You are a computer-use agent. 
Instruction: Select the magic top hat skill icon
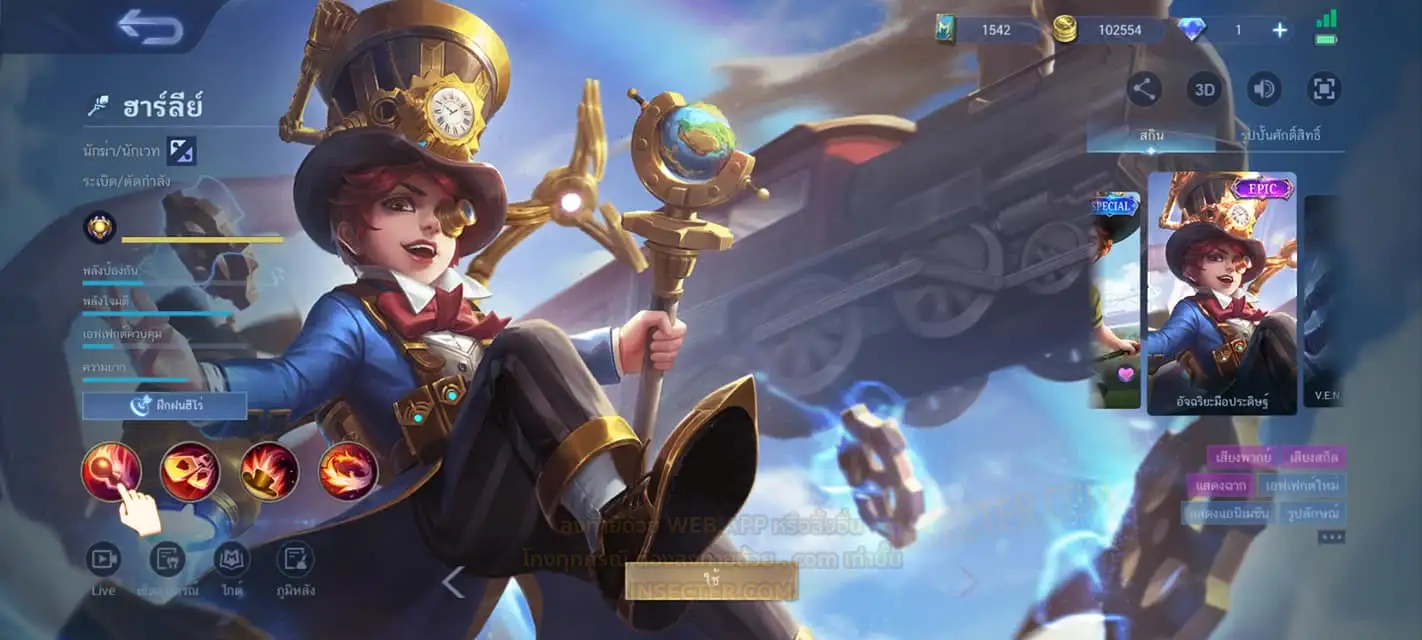point(269,470)
